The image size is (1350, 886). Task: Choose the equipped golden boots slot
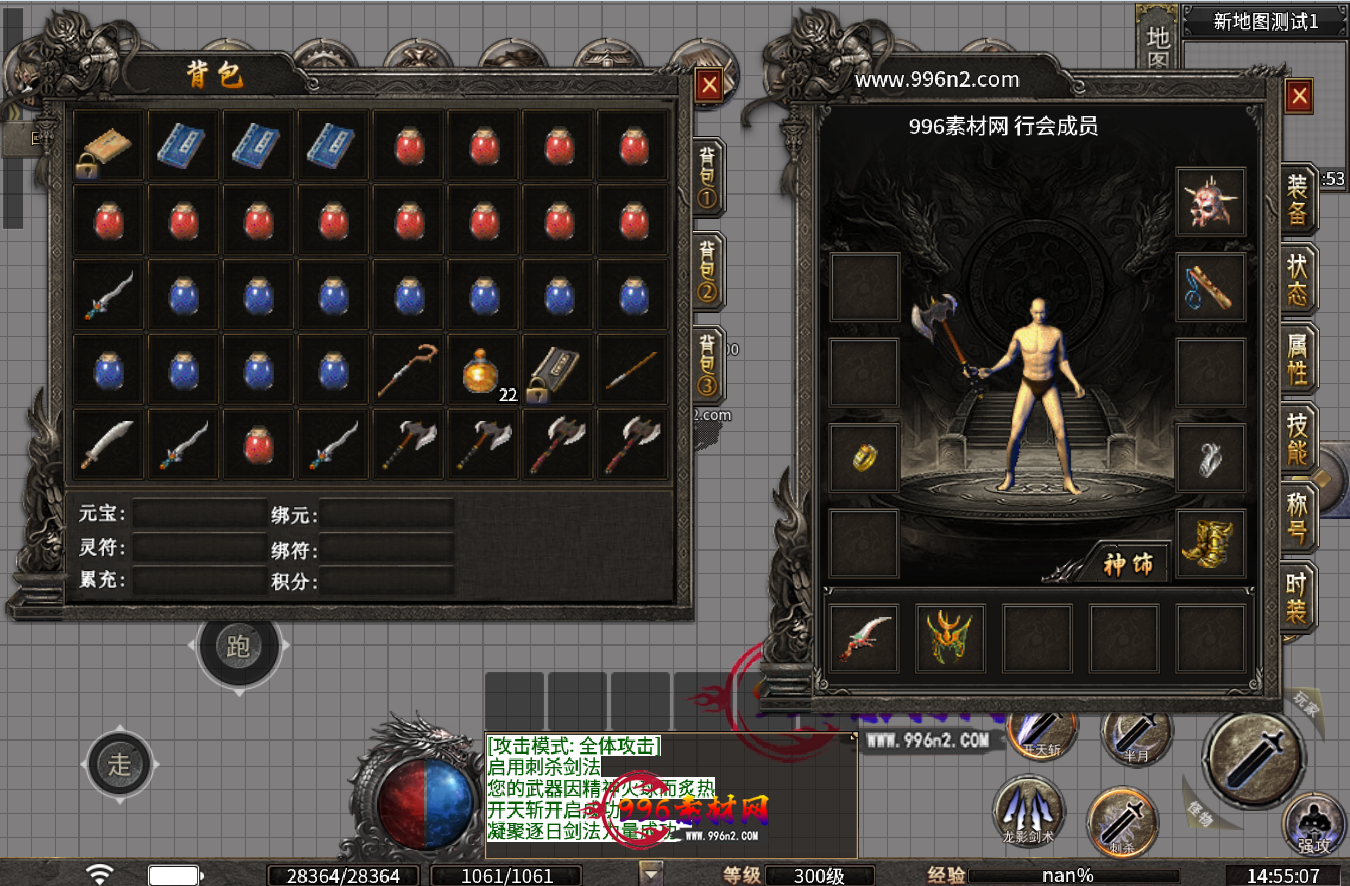click(1211, 543)
